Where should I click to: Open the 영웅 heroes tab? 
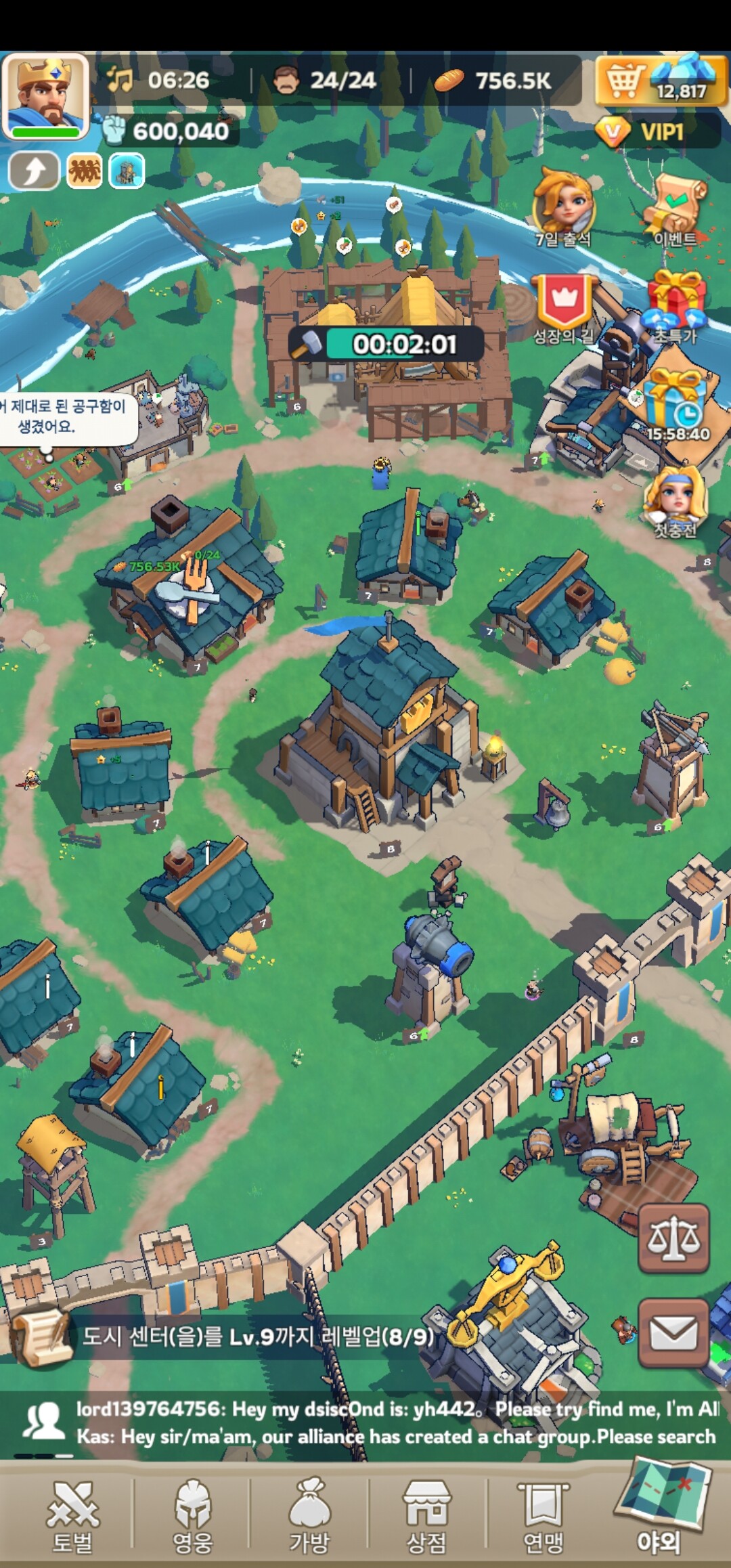(193, 1514)
